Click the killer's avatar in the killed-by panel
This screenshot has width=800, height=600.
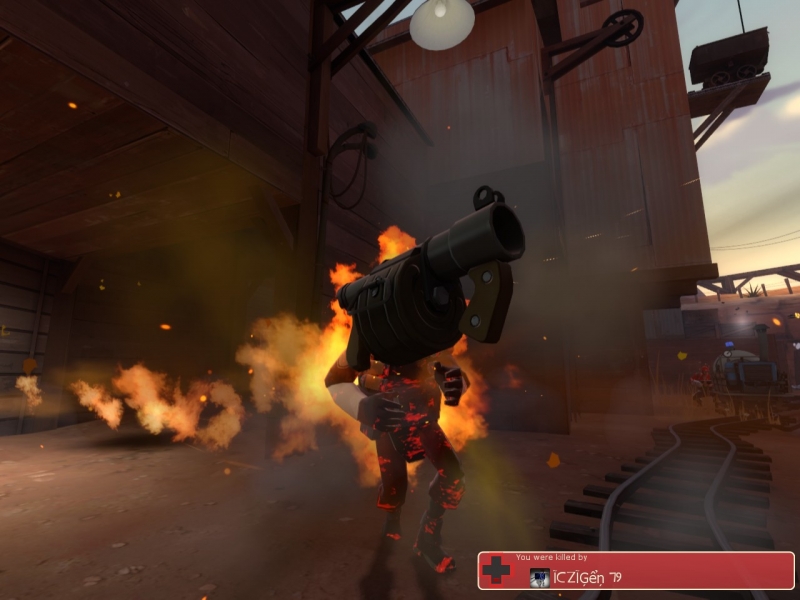[x=539, y=577]
